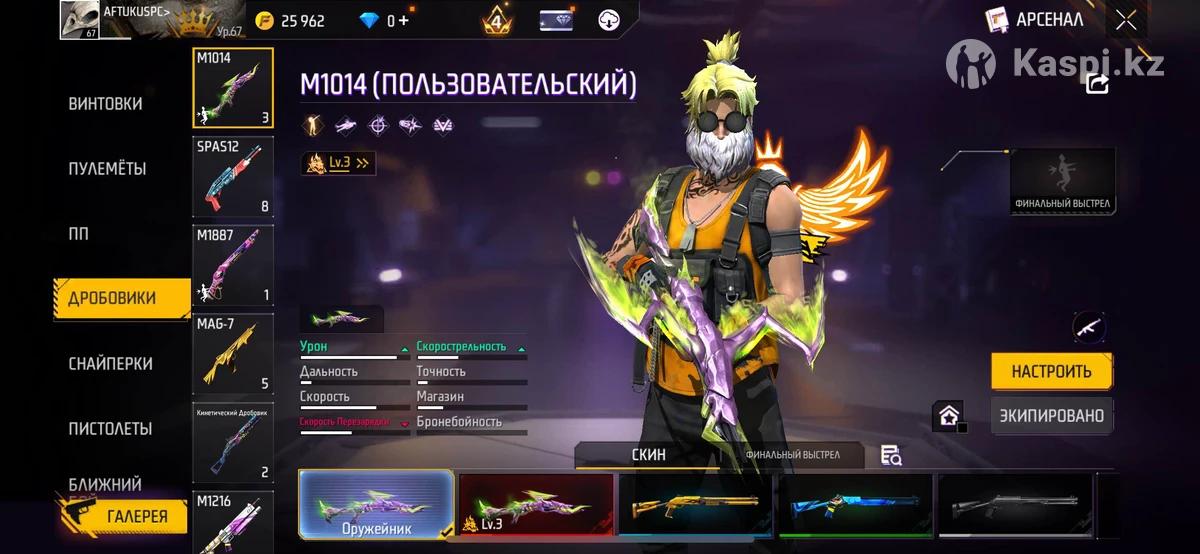Switch to the Финальный выстрел tab
This screenshot has width=1200, height=554.
(792, 455)
